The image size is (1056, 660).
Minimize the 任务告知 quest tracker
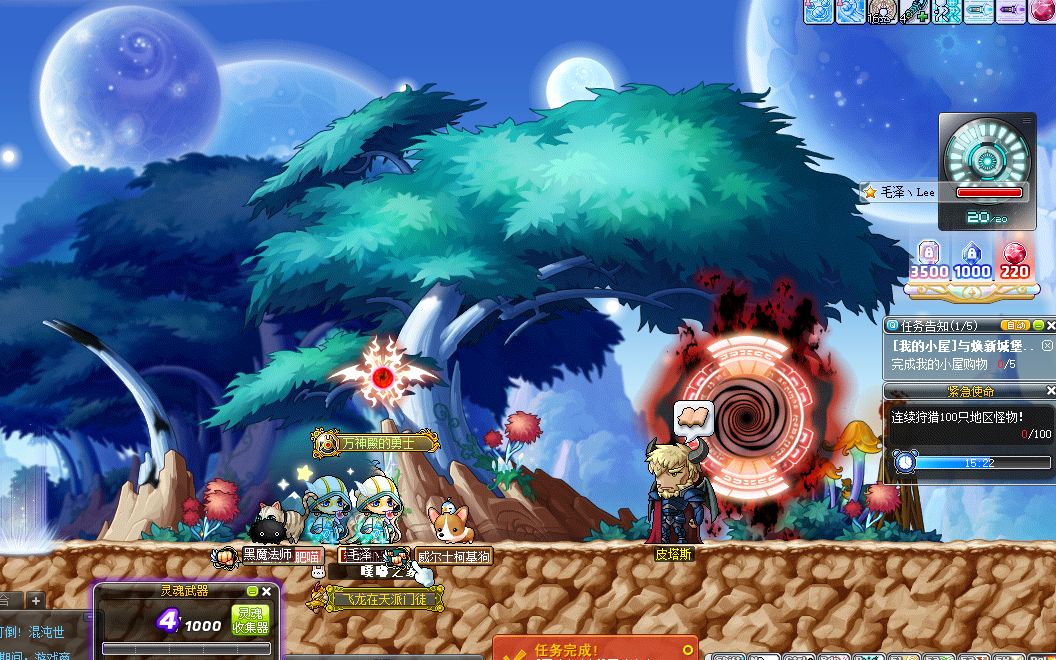click(x=1038, y=325)
